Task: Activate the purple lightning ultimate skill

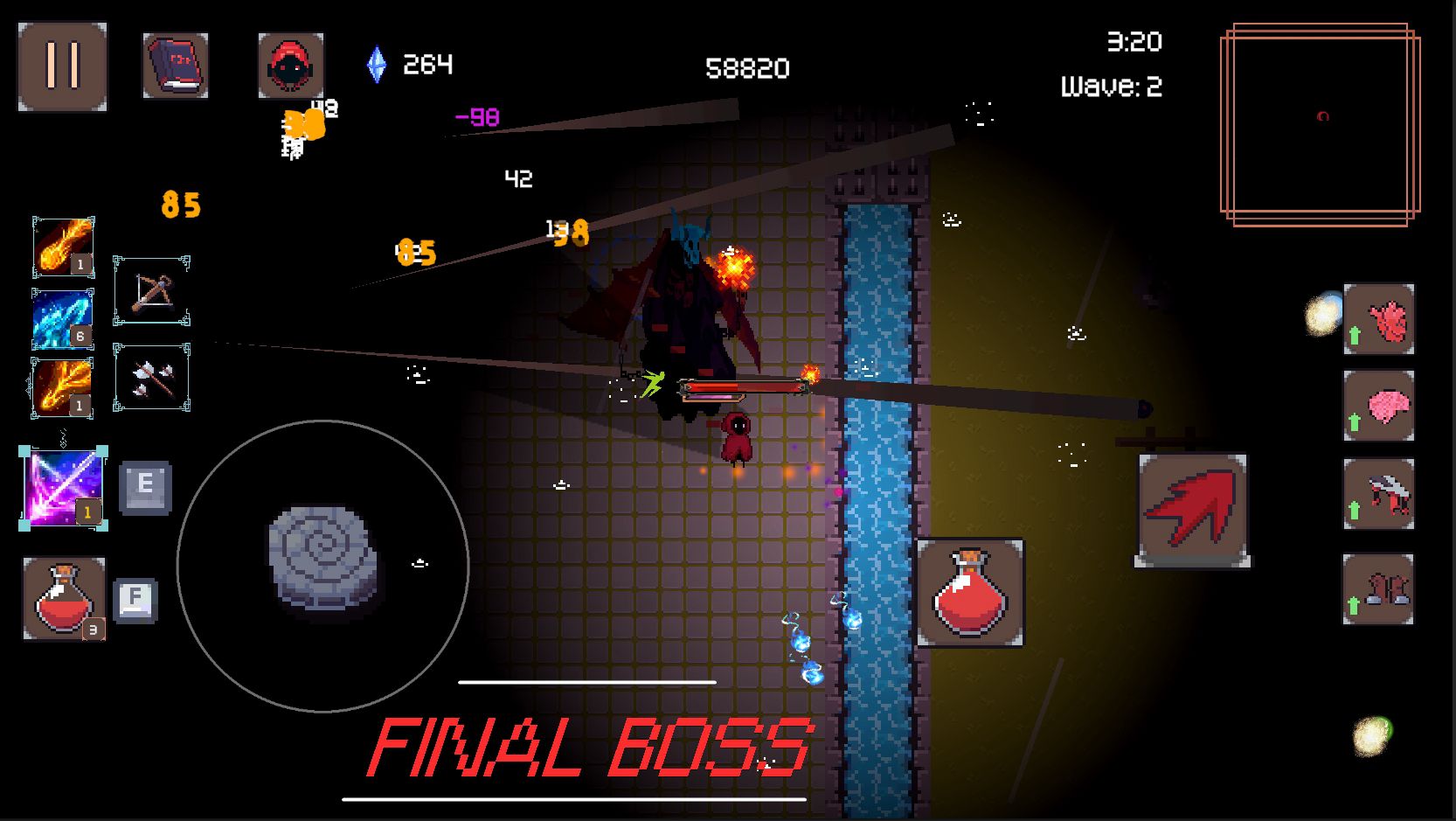Action: pyautogui.click(x=64, y=488)
